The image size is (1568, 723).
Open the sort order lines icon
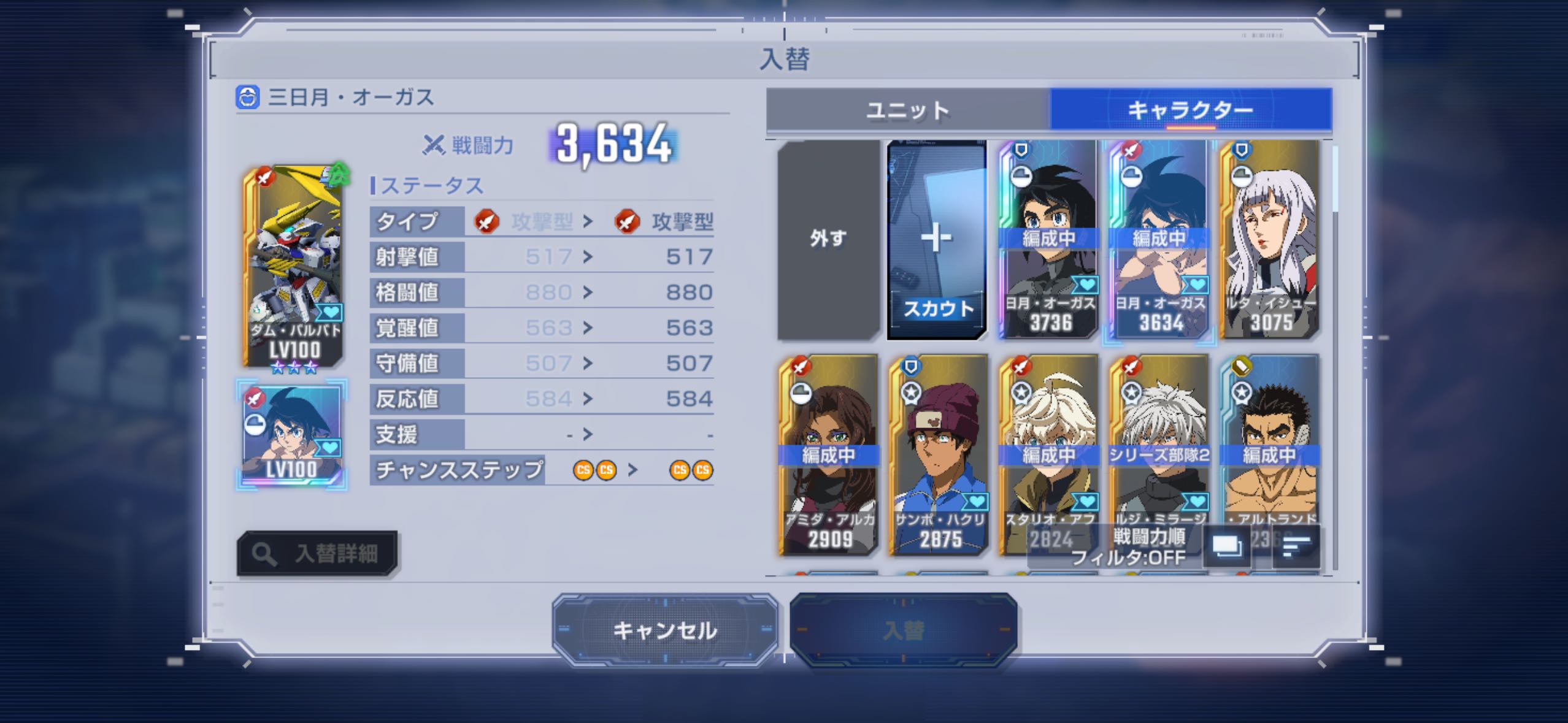[1296, 546]
